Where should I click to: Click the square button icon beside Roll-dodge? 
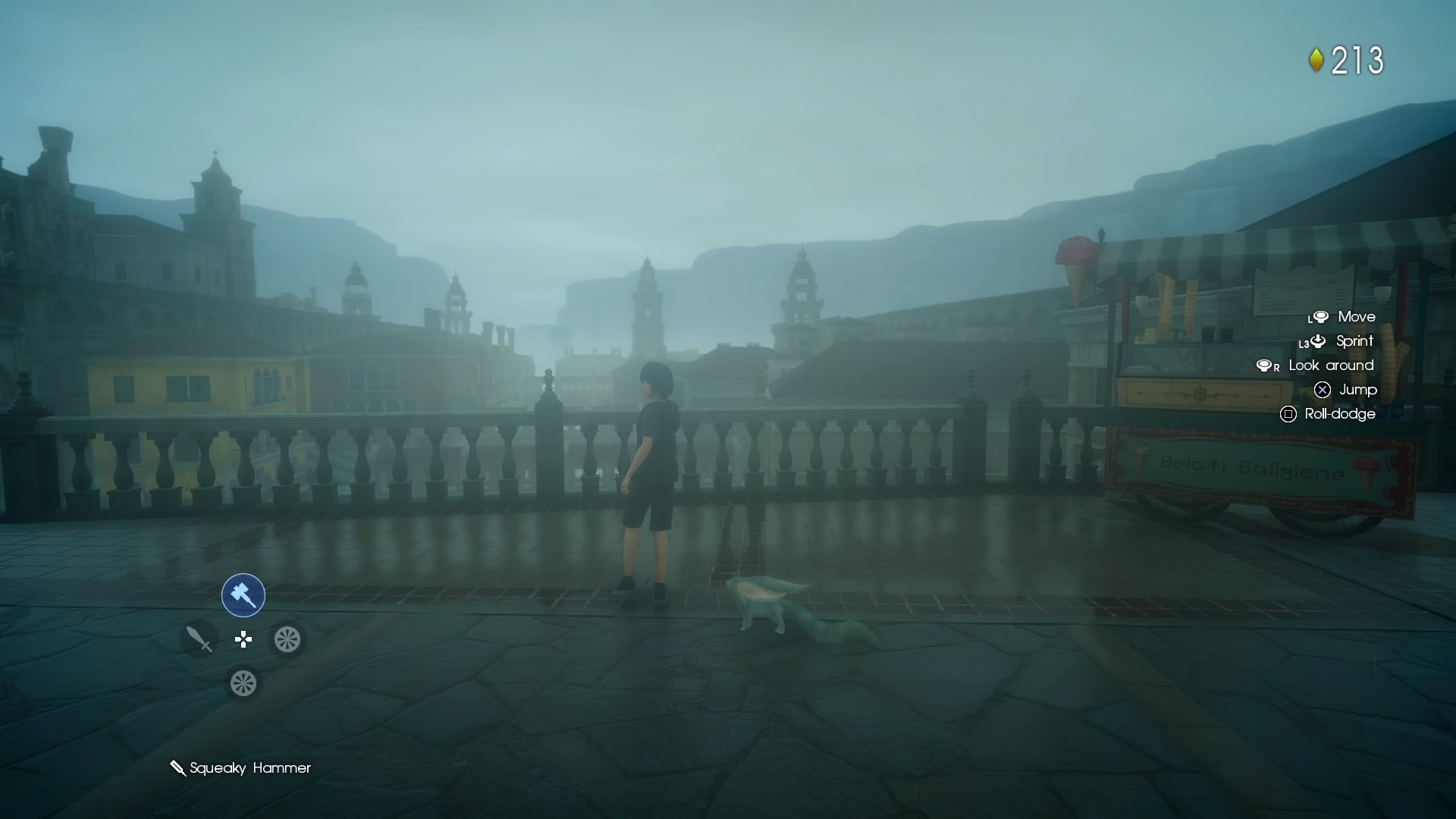tap(1289, 414)
